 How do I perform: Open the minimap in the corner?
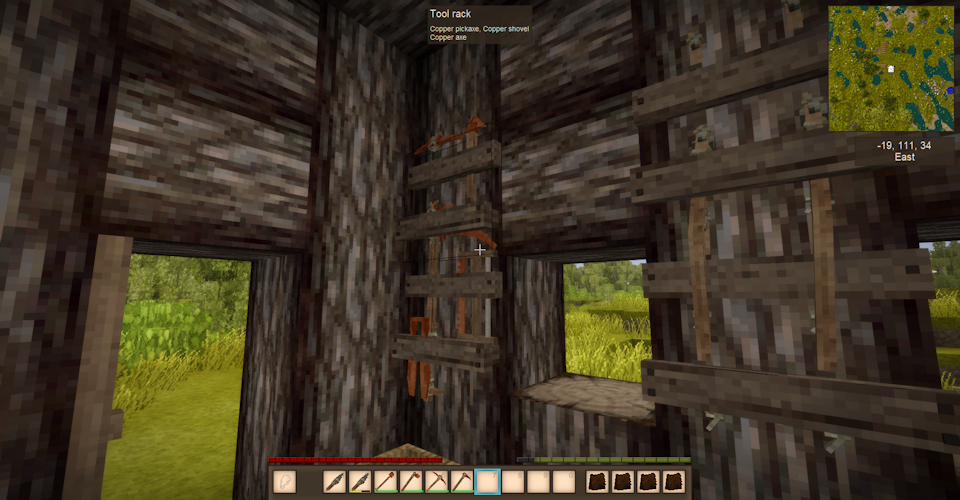pos(890,68)
